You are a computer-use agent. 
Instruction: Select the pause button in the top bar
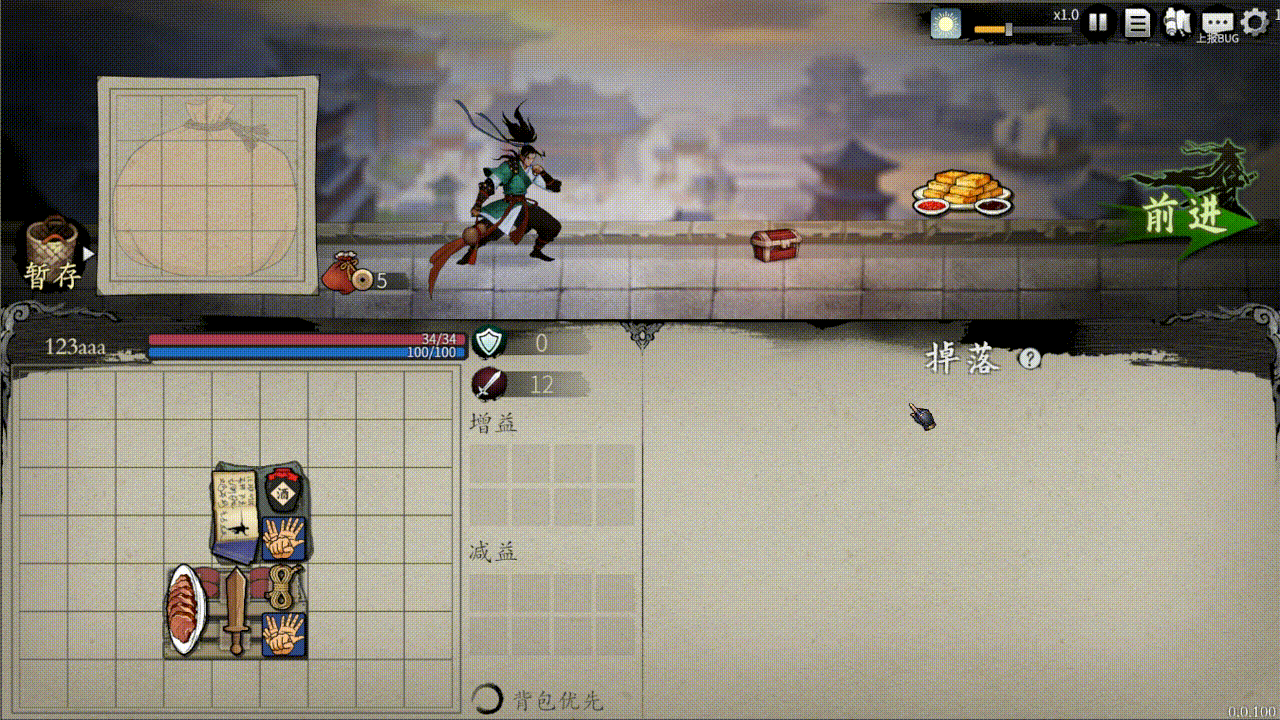pos(1098,21)
